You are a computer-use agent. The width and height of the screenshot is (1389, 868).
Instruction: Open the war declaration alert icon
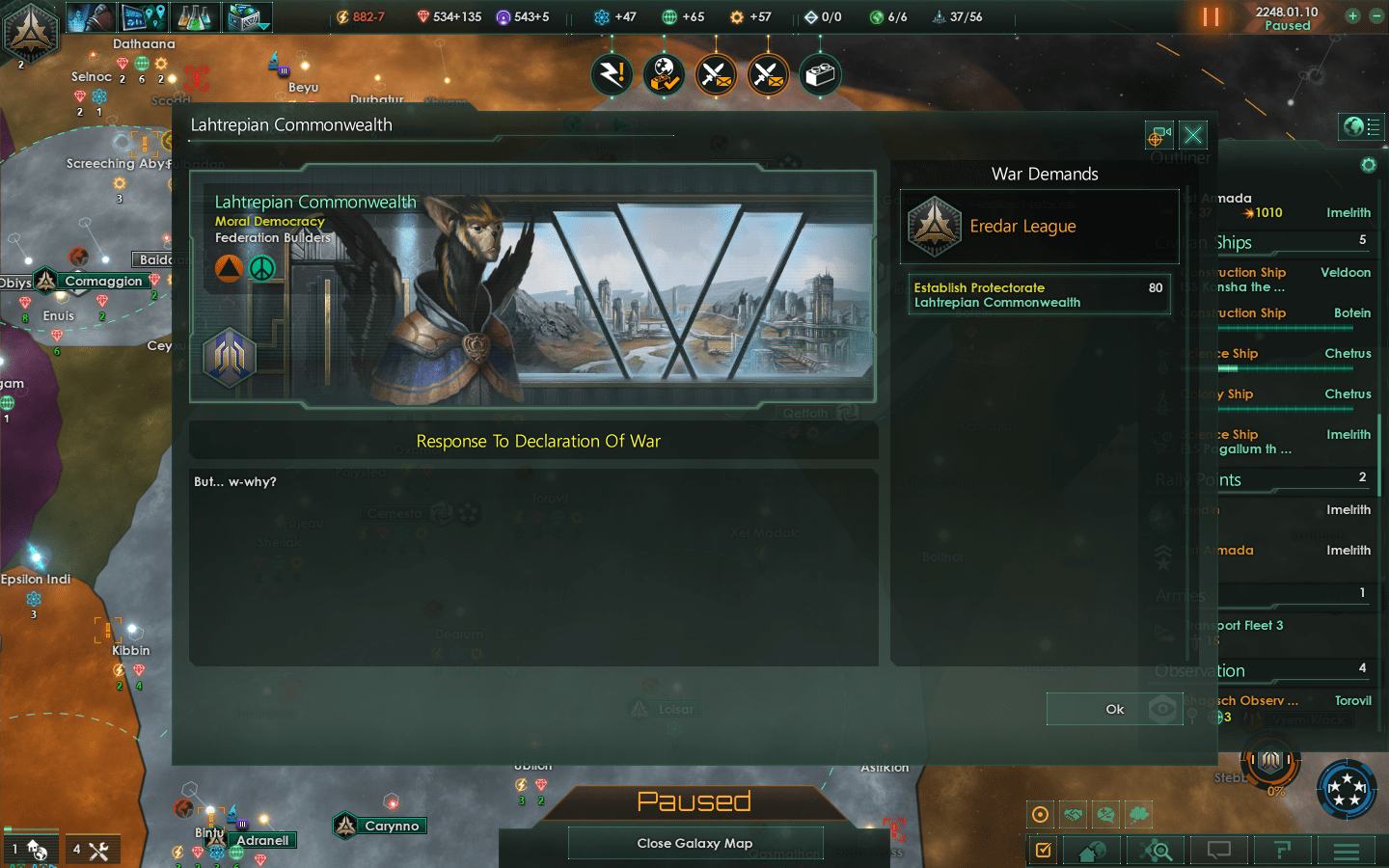coord(716,74)
